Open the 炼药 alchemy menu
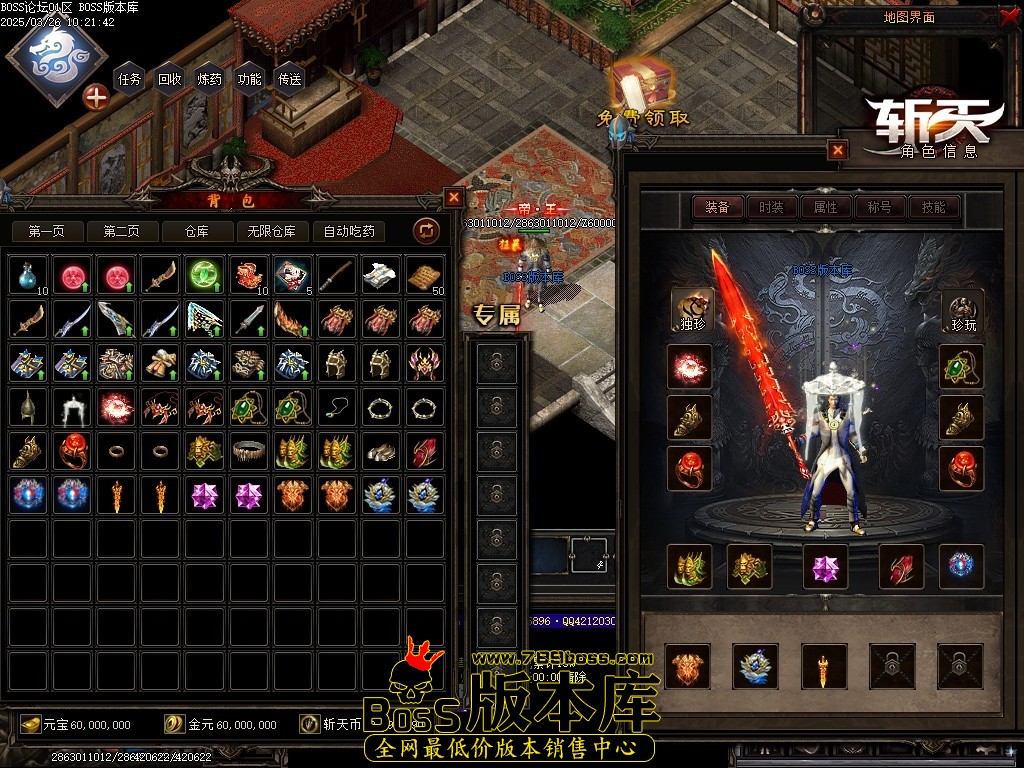 (210, 79)
